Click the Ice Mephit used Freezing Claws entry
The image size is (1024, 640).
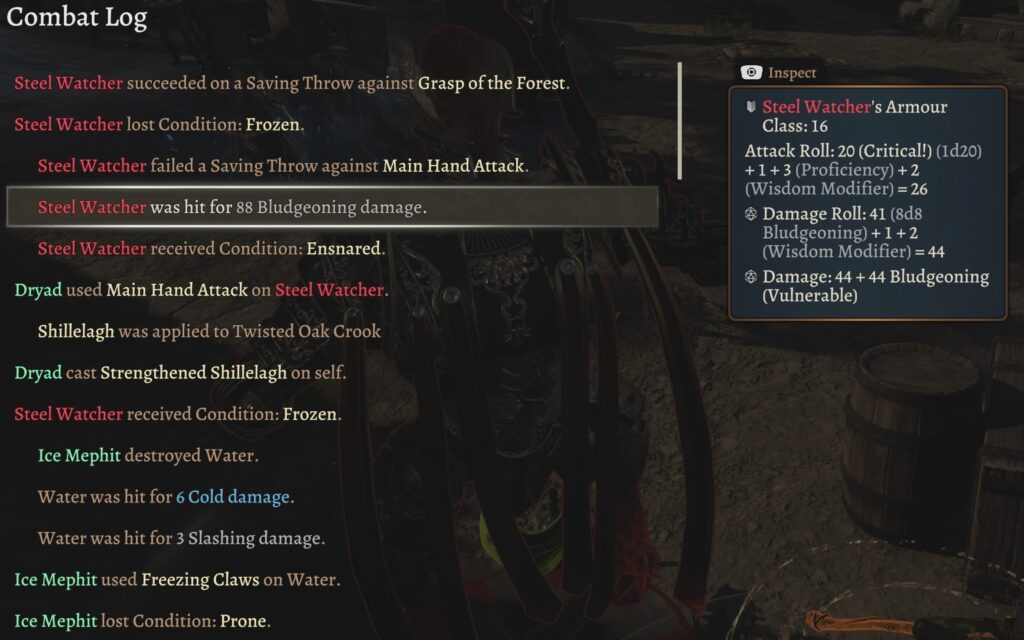[x=176, y=580]
